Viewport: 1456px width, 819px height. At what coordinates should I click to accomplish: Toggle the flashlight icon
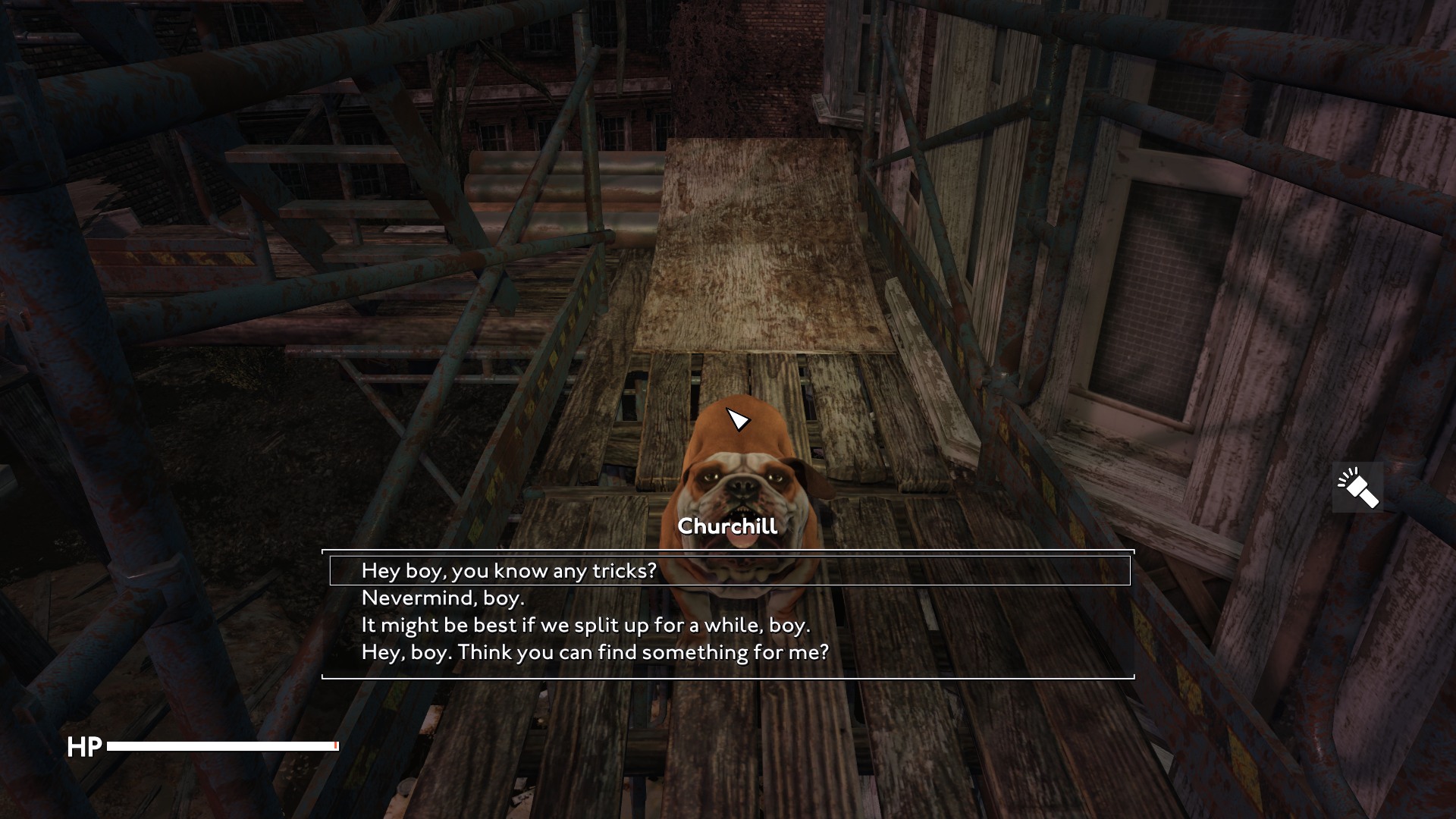click(1357, 488)
